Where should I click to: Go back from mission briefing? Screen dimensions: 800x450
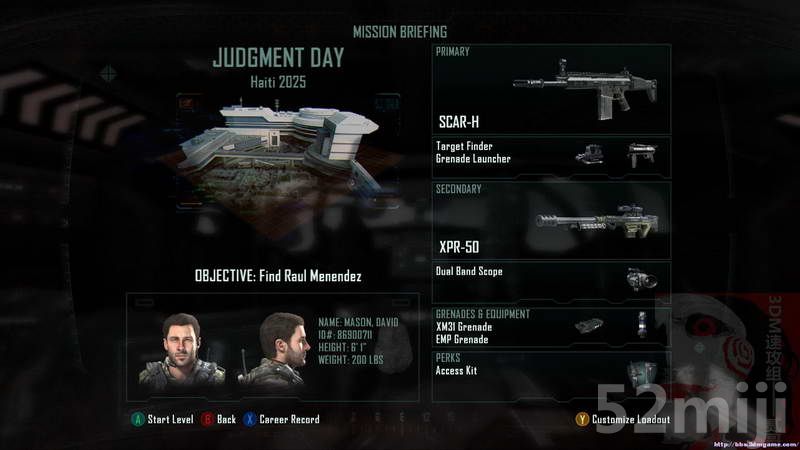tap(219, 419)
